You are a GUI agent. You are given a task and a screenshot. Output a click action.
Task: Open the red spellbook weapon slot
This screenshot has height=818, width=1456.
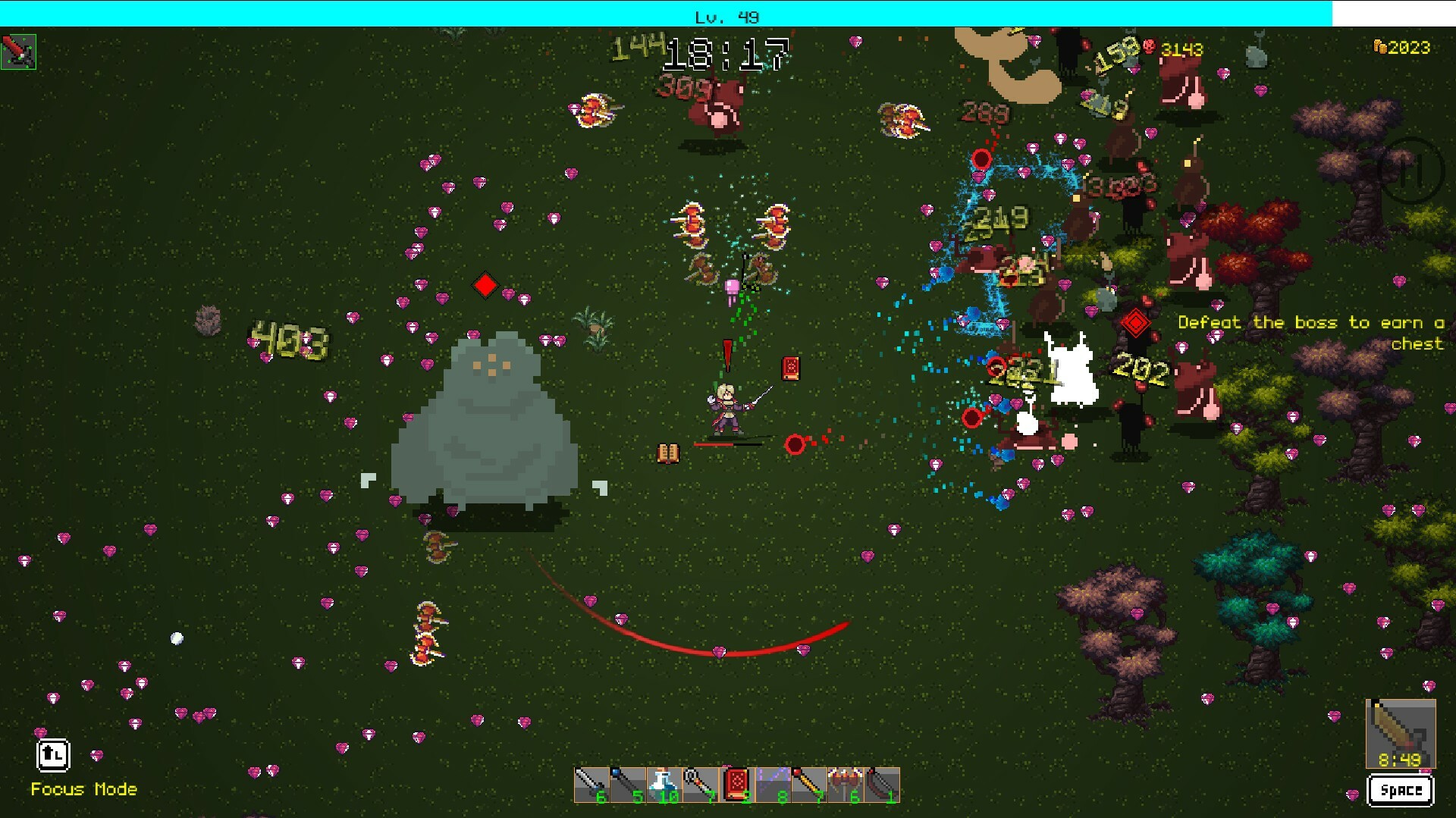(x=737, y=785)
